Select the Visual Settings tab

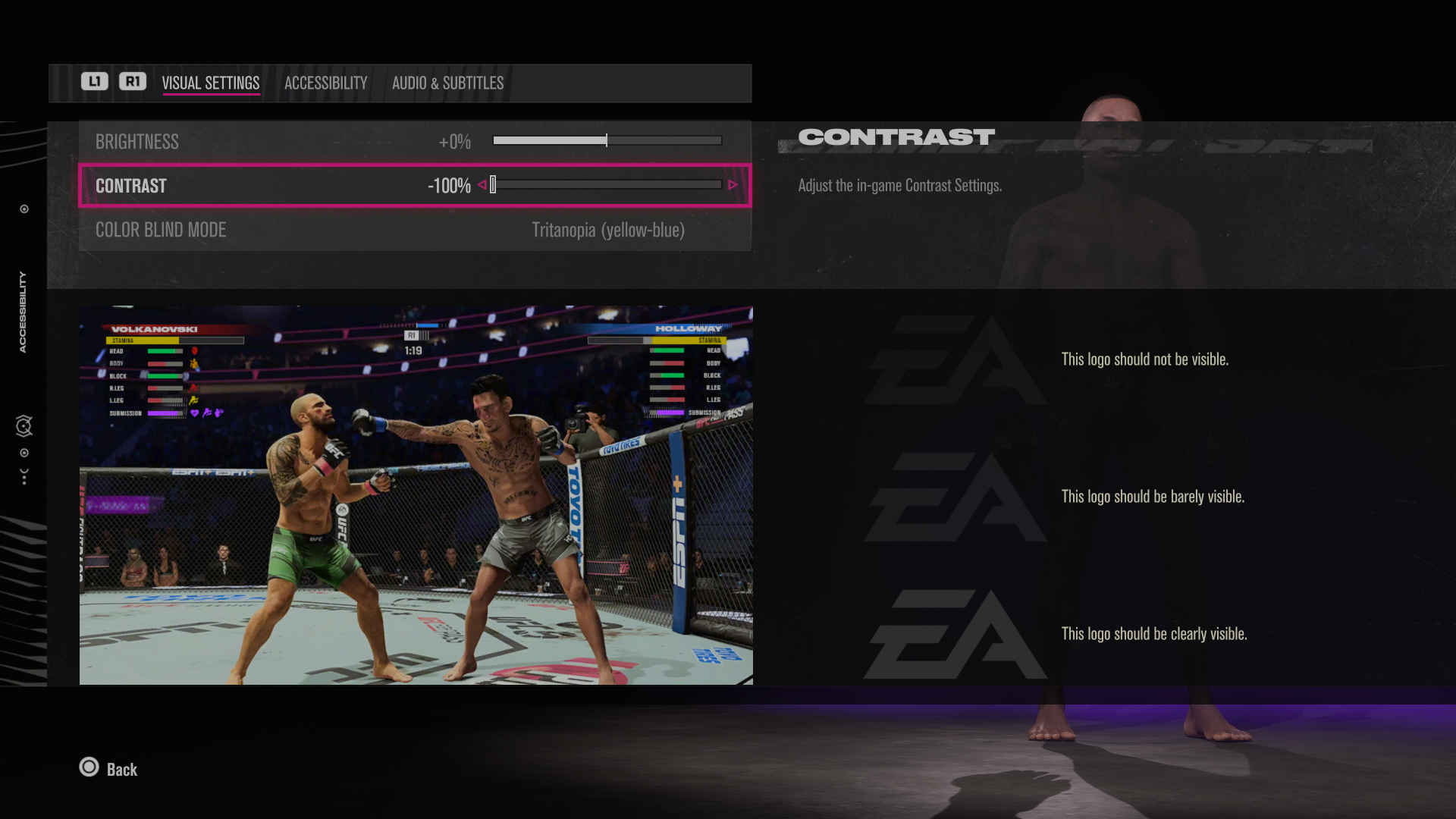point(211,83)
